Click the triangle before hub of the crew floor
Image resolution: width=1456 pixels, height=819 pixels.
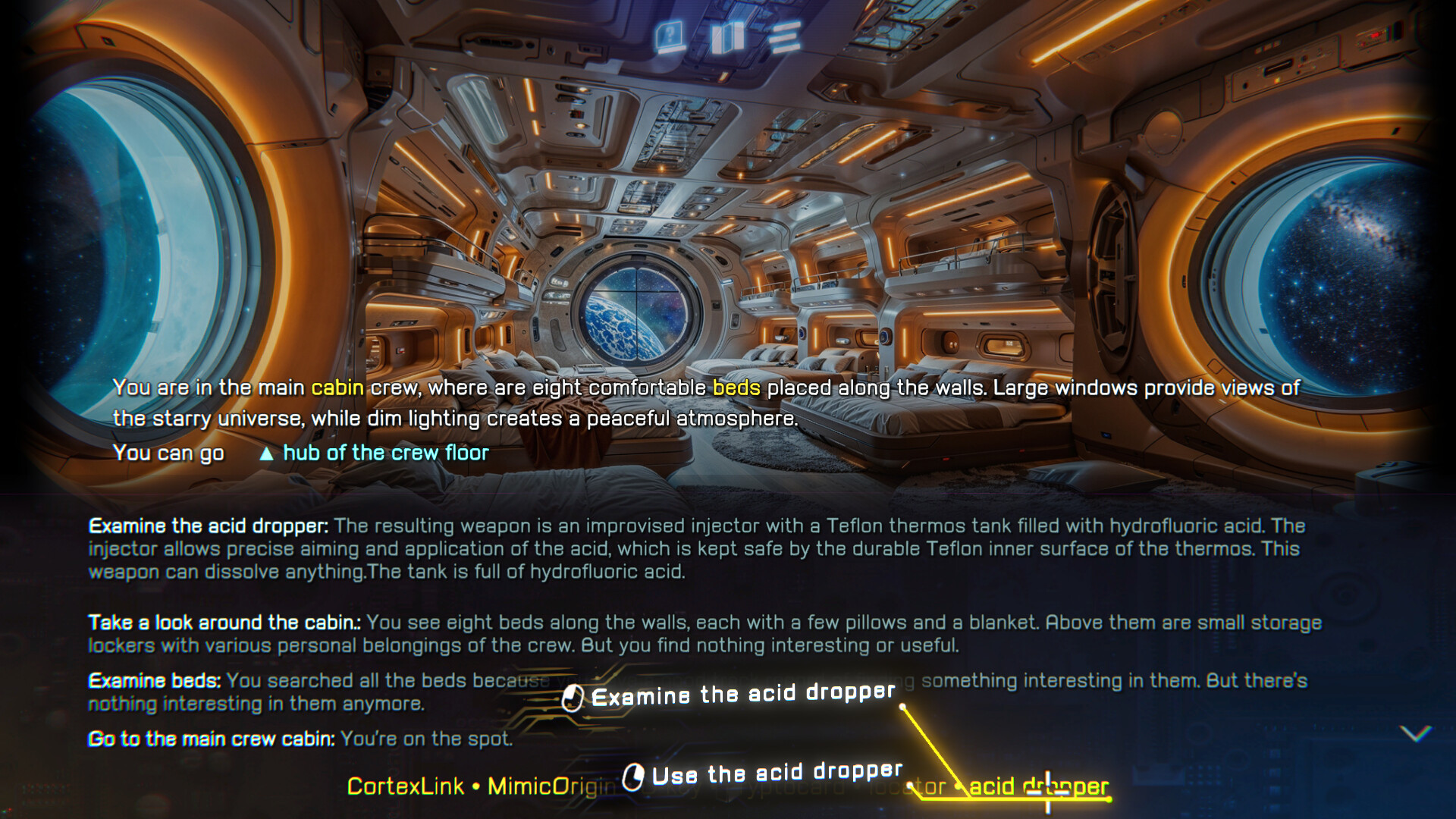[267, 453]
